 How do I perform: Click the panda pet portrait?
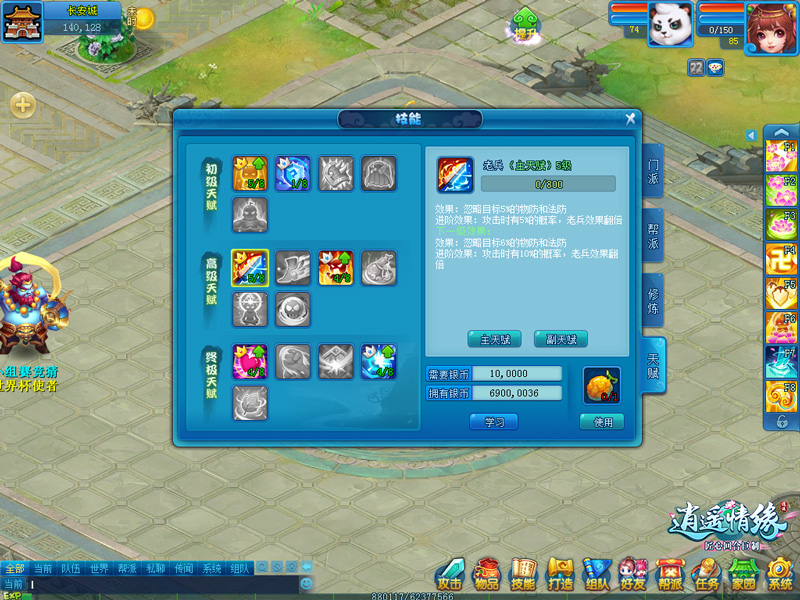click(x=669, y=24)
